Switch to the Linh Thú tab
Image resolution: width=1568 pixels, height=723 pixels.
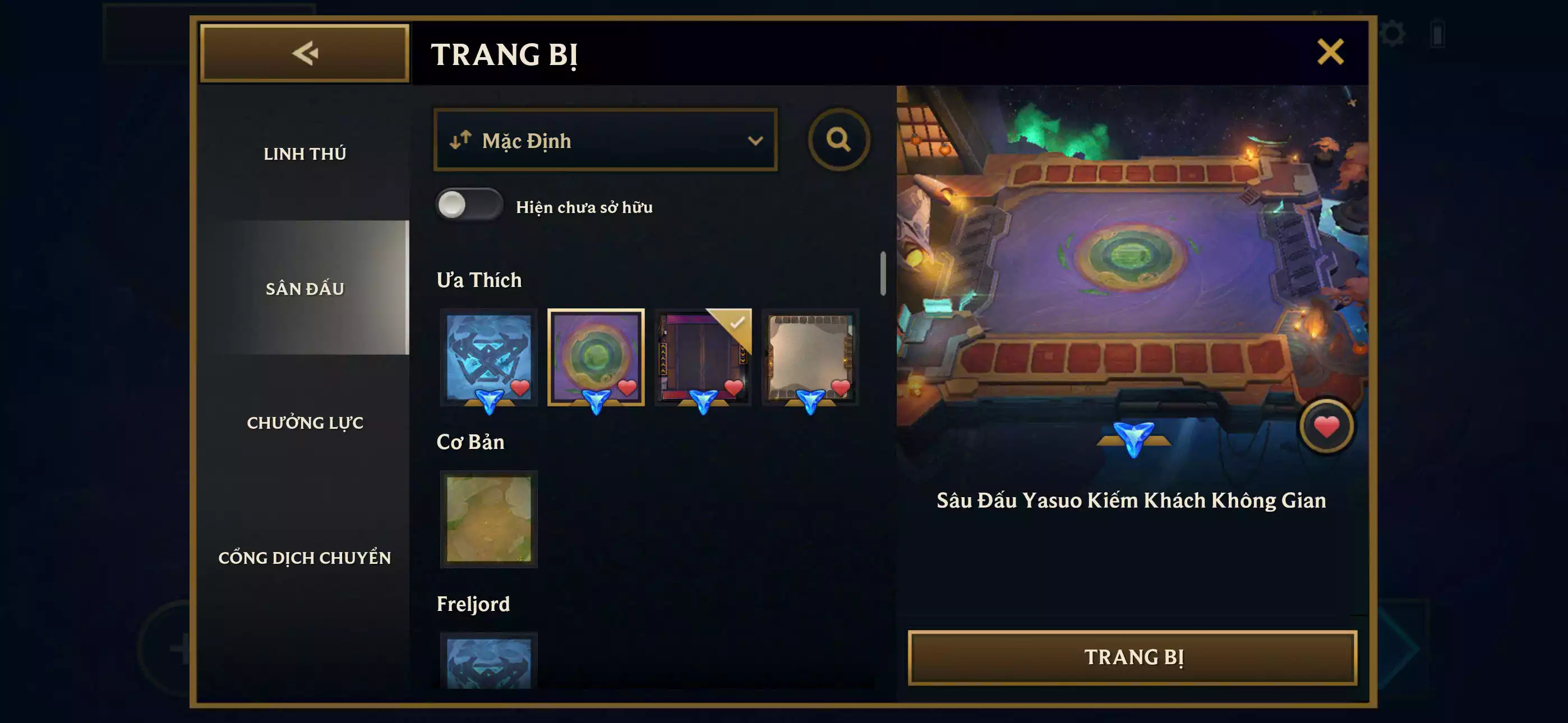(x=305, y=154)
